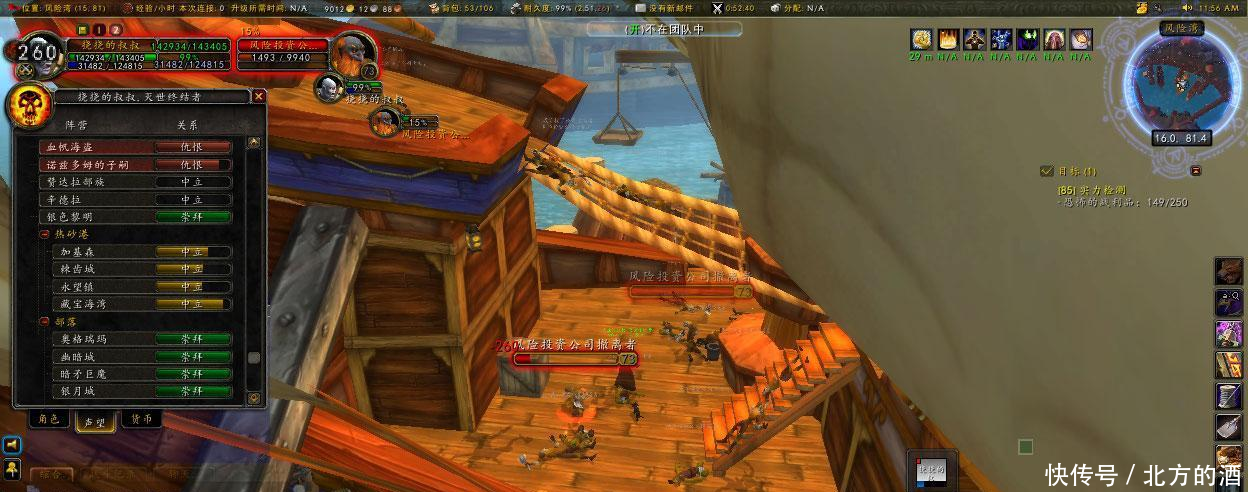Collapse the objective tracker with red button
Screen dimensions: 1248x492
tap(1196, 171)
